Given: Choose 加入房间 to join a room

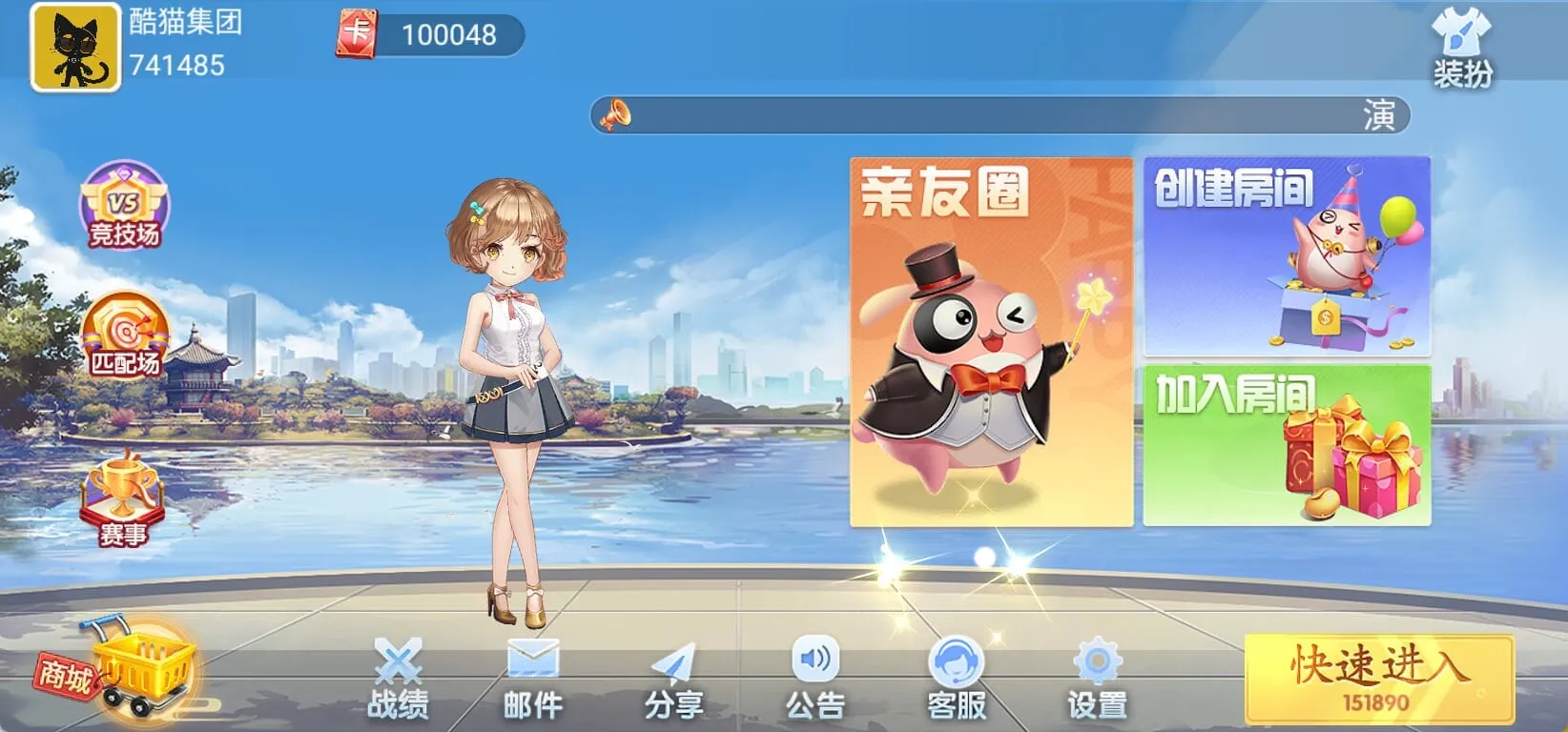Looking at the screenshot, I should click(x=1285, y=443).
